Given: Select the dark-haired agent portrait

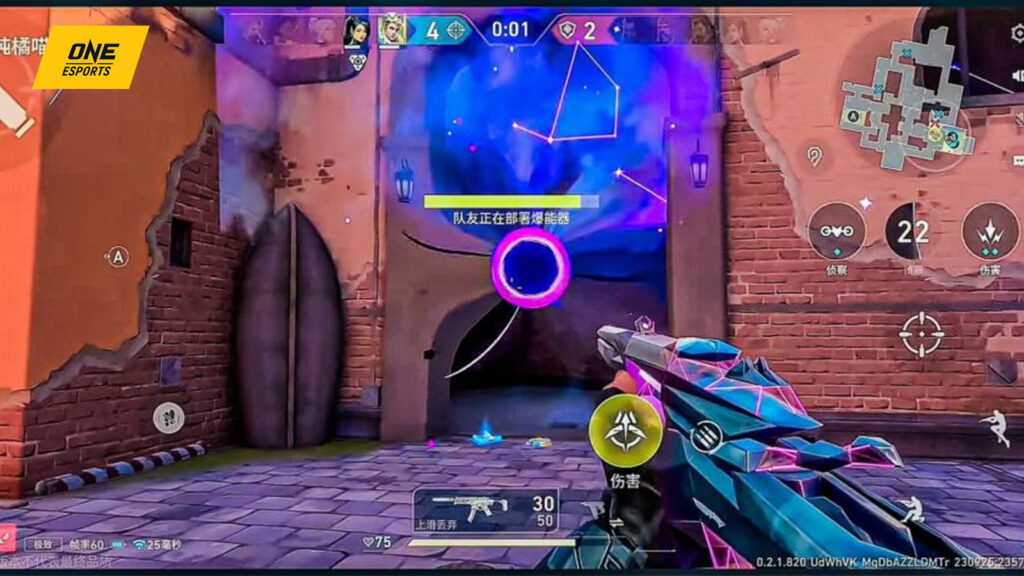Looking at the screenshot, I should coord(356,31).
